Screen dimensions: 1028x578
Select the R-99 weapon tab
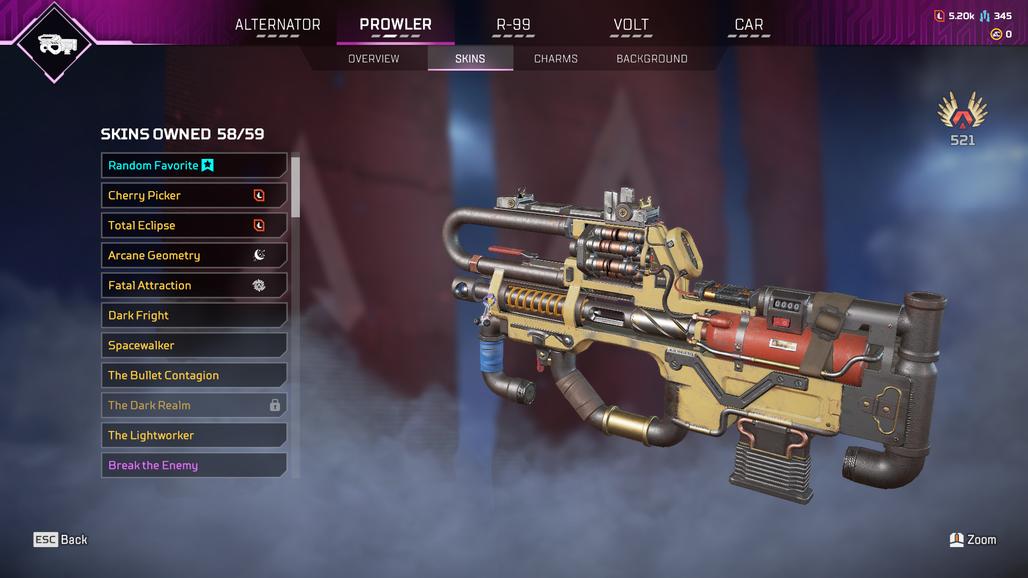pos(514,25)
